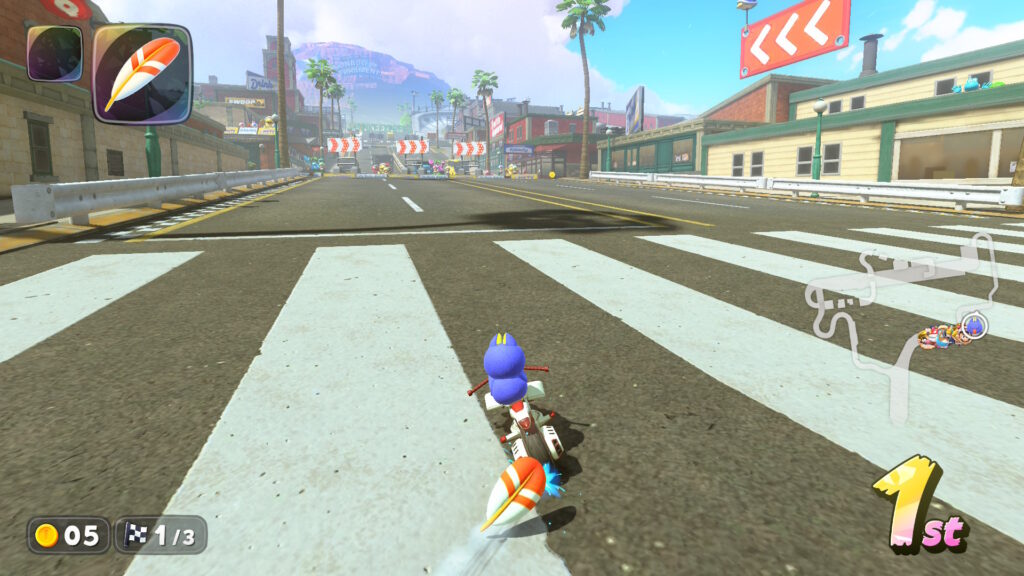Click the blue player marker on minimap
This screenshot has height=576, width=1024.
[973, 326]
